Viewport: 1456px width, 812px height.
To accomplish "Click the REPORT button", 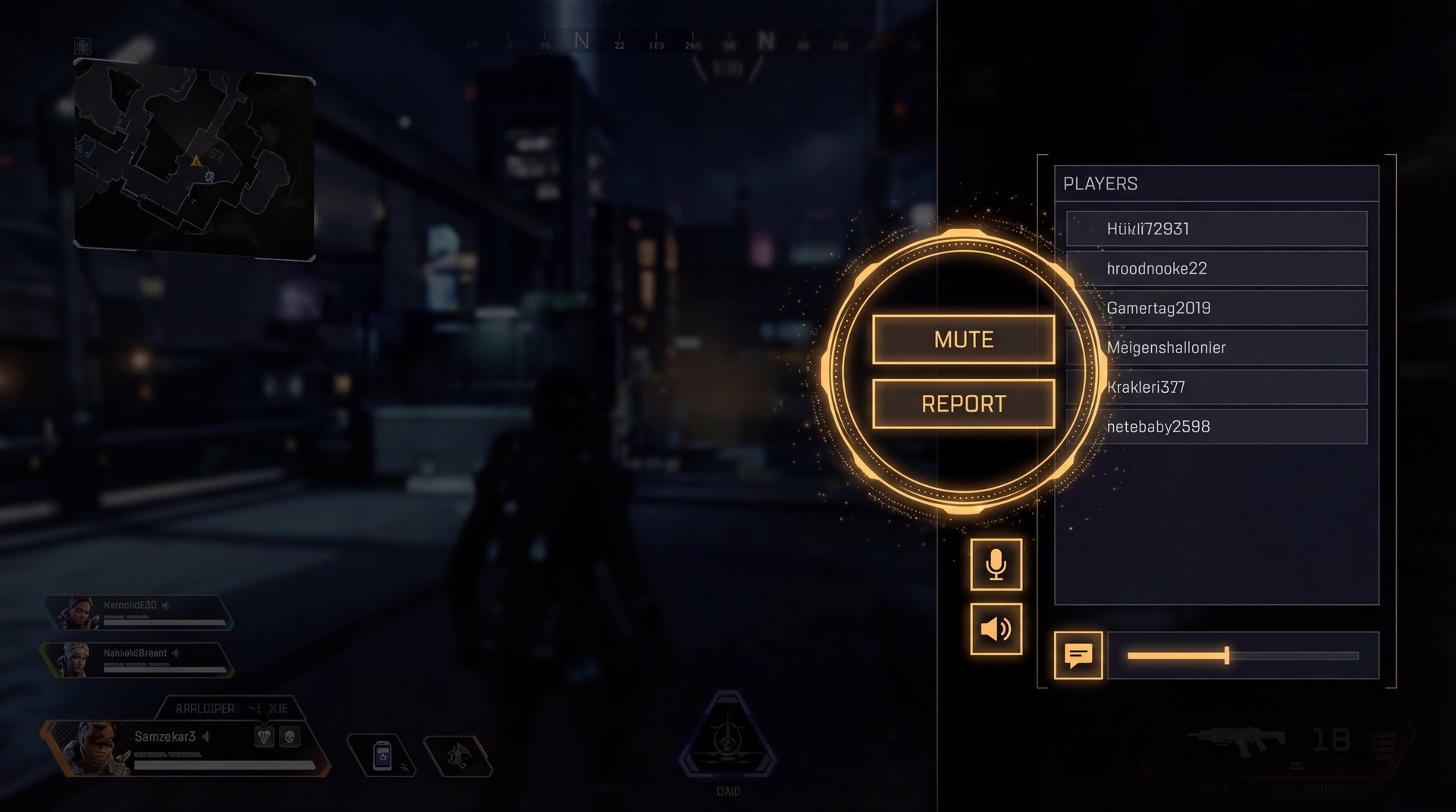I will [x=963, y=403].
